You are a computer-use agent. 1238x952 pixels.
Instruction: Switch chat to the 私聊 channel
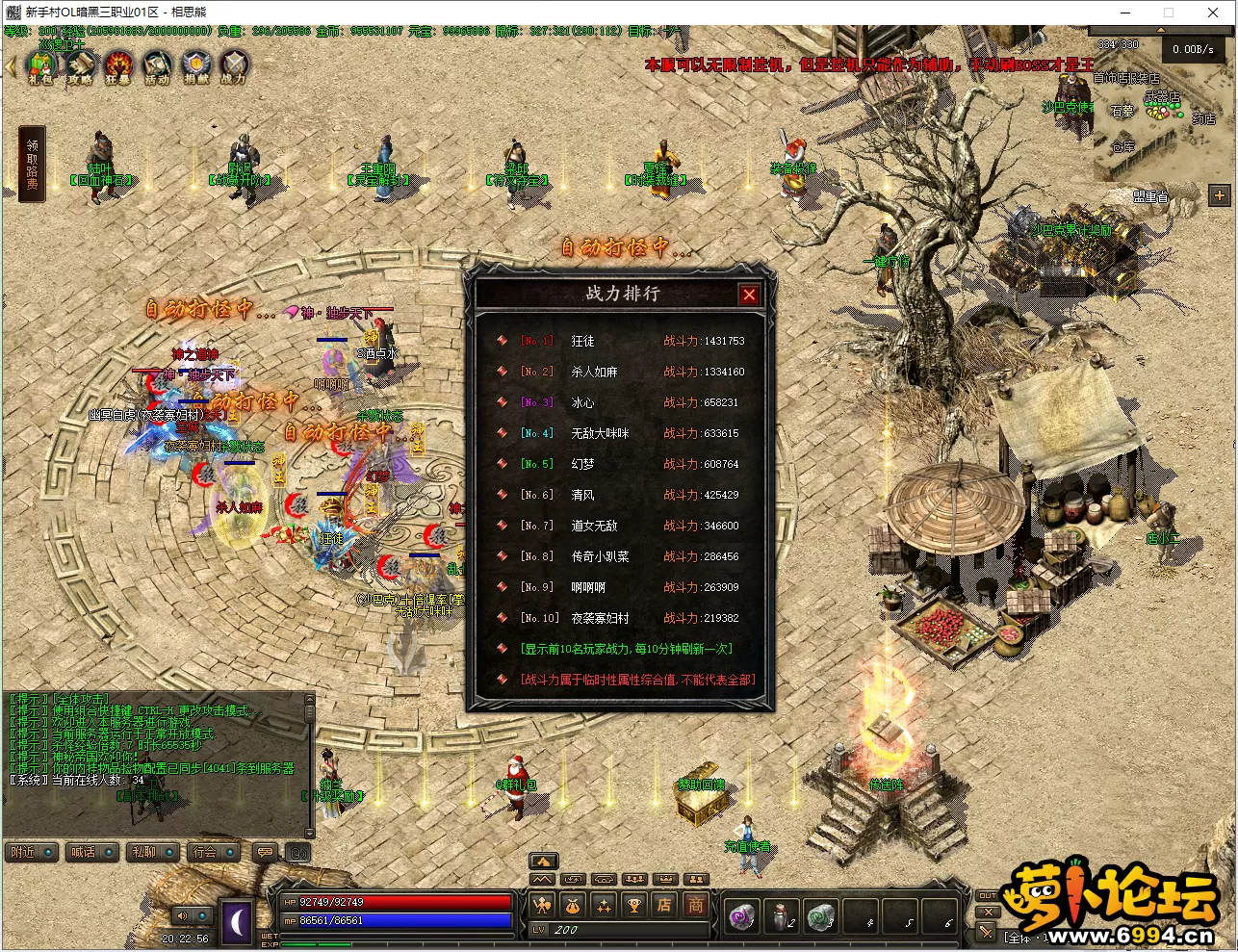[x=153, y=852]
